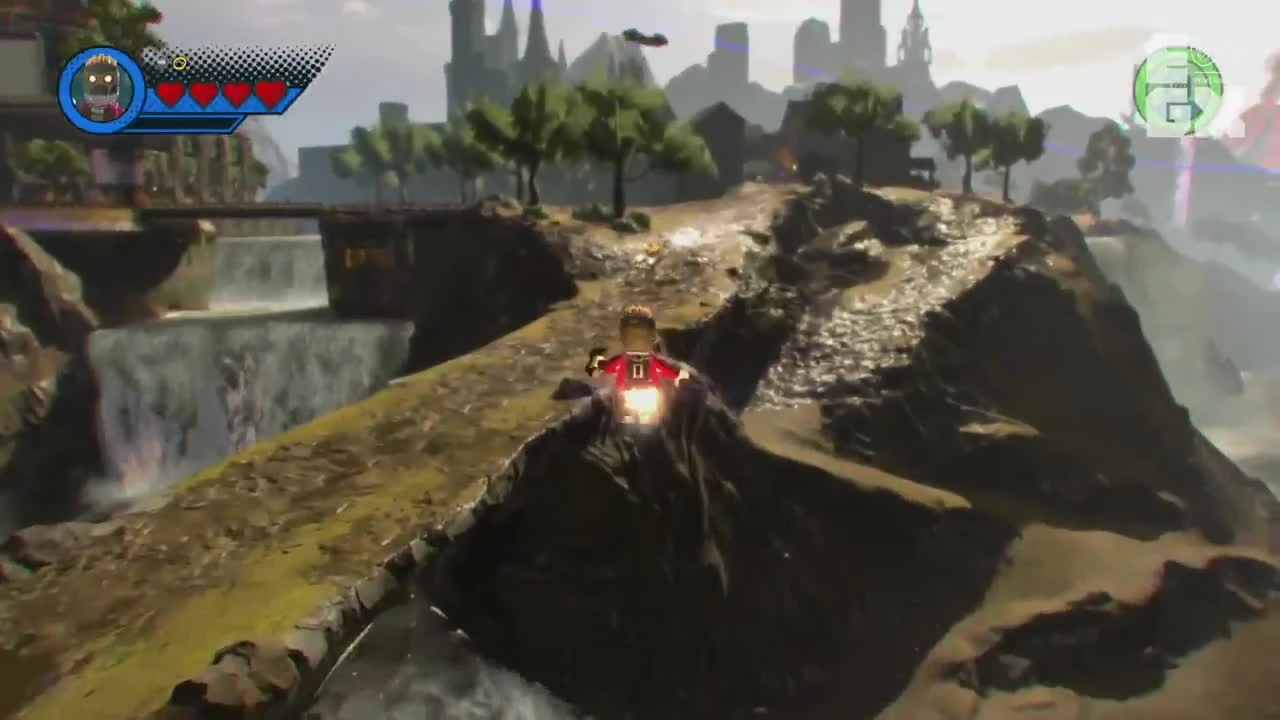
Task: Click the green watermark logo top right
Action: coord(1180,90)
